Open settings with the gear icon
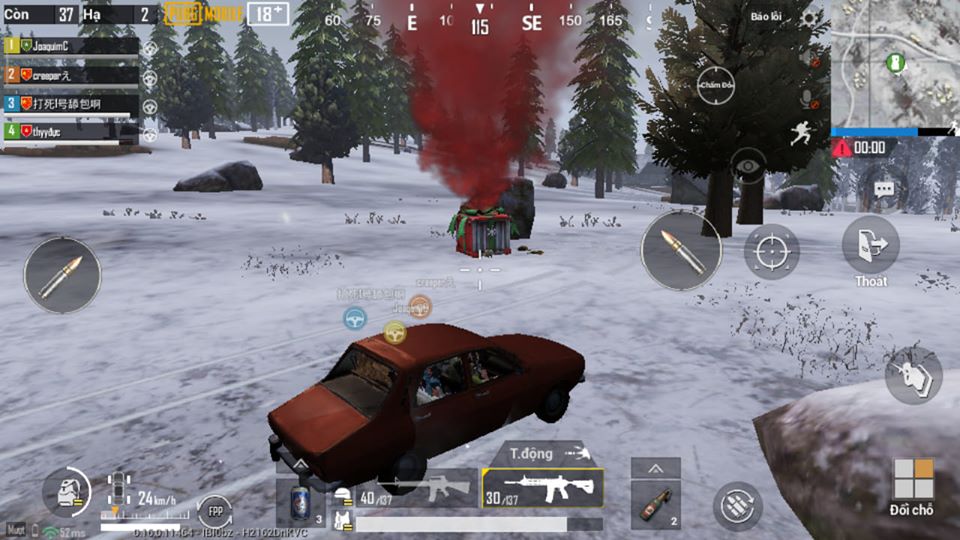 click(809, 17)
